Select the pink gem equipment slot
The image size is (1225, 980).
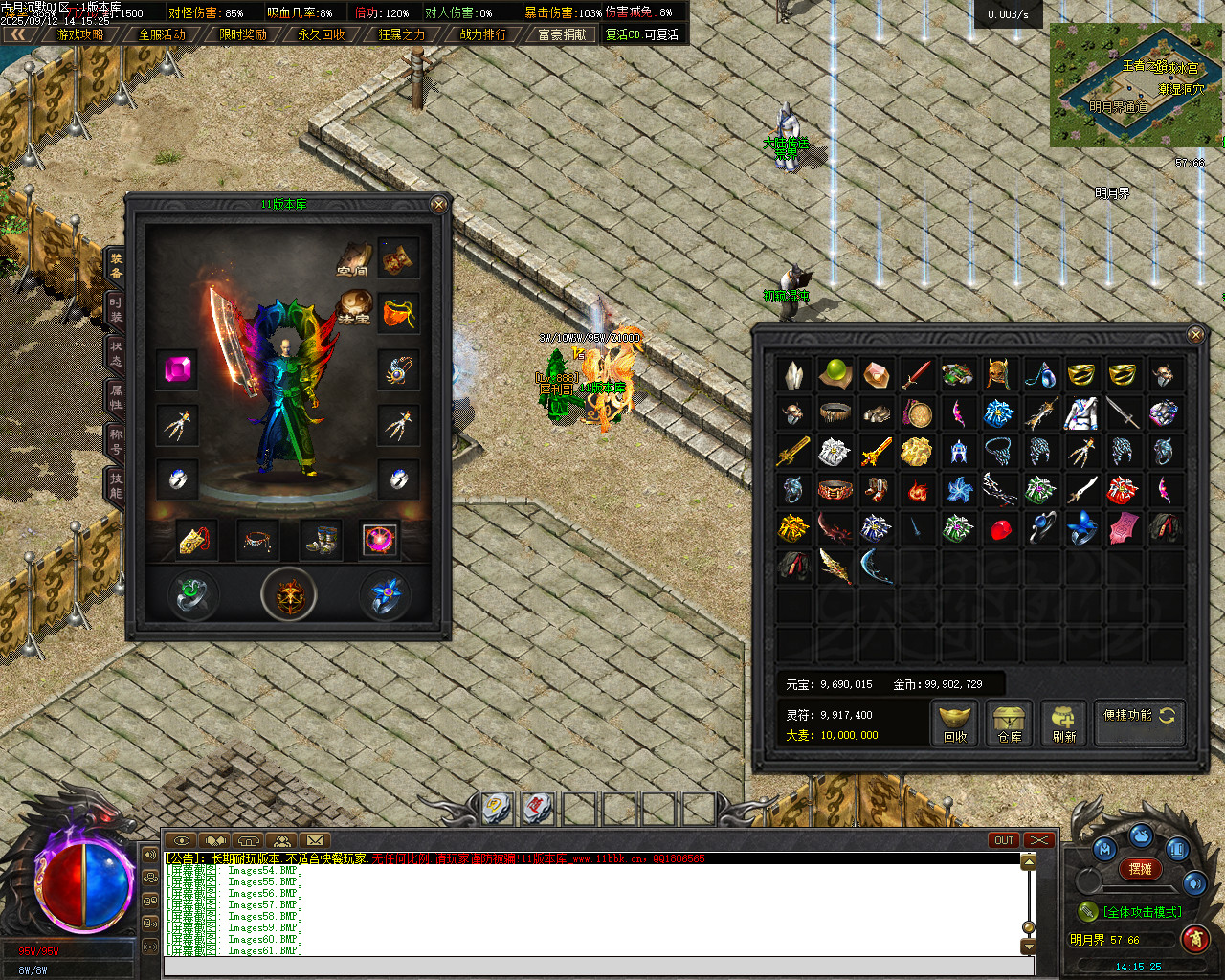click(177, 369)
